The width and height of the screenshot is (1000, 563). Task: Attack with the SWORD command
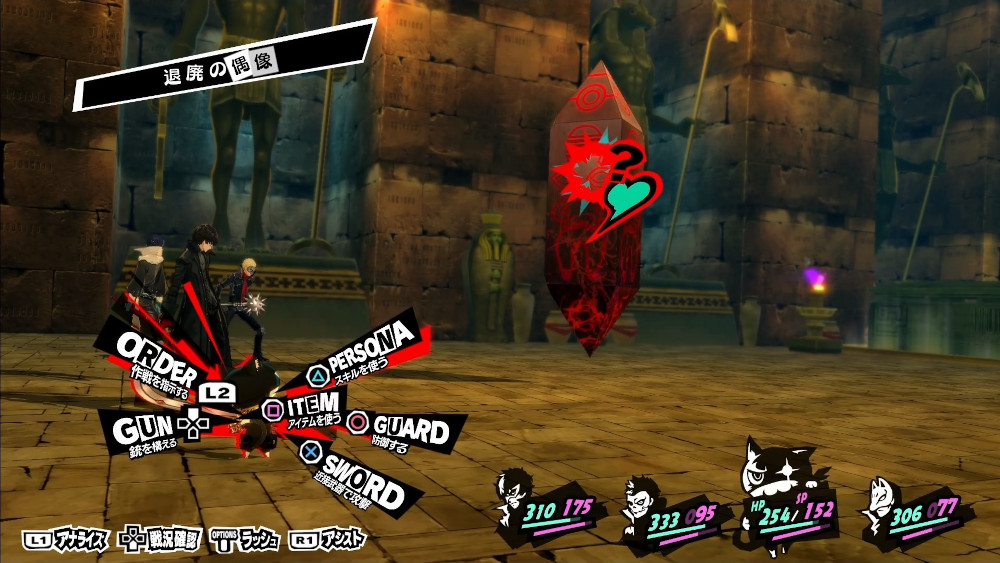(362, 479)
